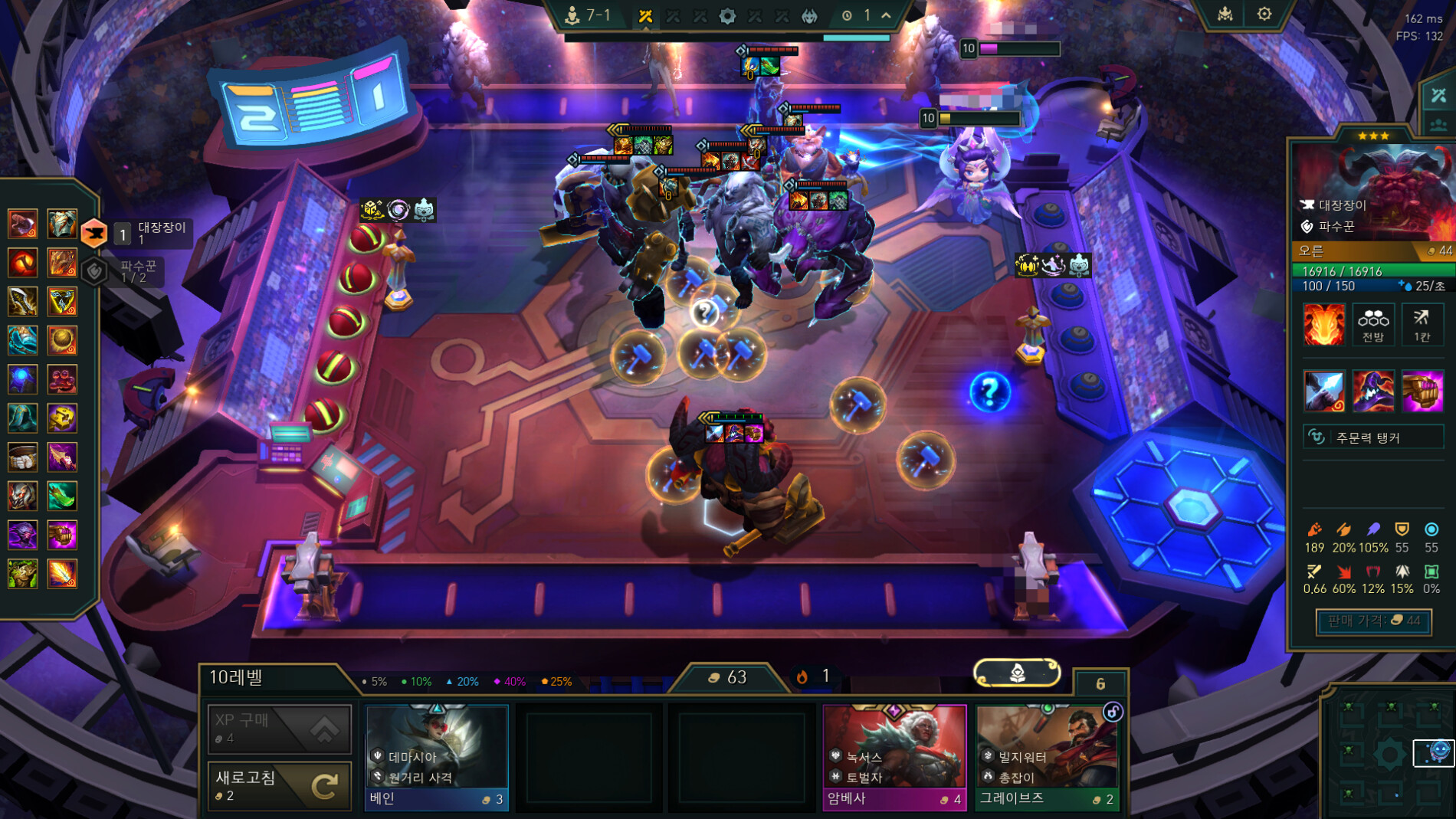Click the XP 구매 button

(x=279, y=728)
